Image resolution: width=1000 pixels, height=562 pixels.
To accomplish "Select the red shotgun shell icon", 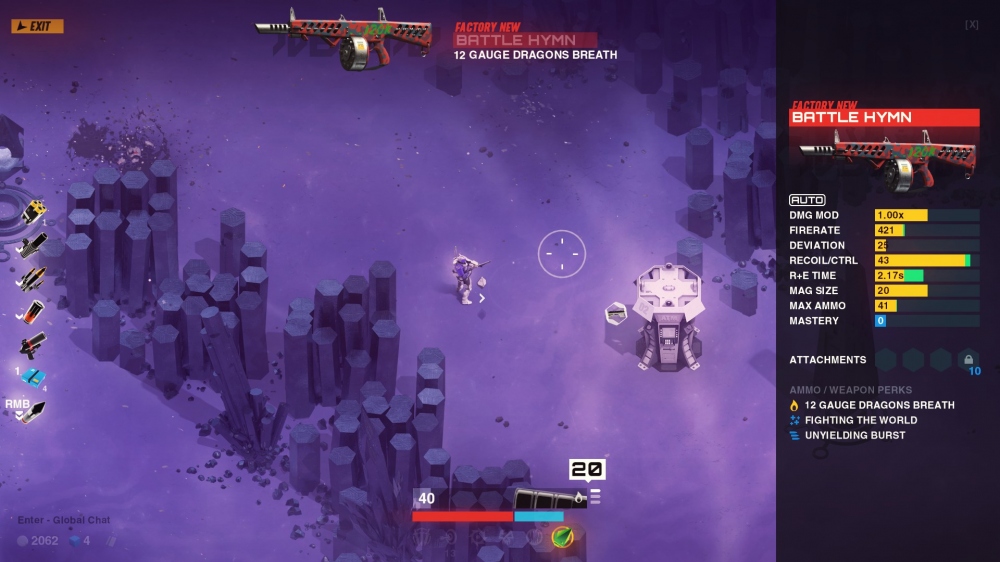I will tap(33, 312).
